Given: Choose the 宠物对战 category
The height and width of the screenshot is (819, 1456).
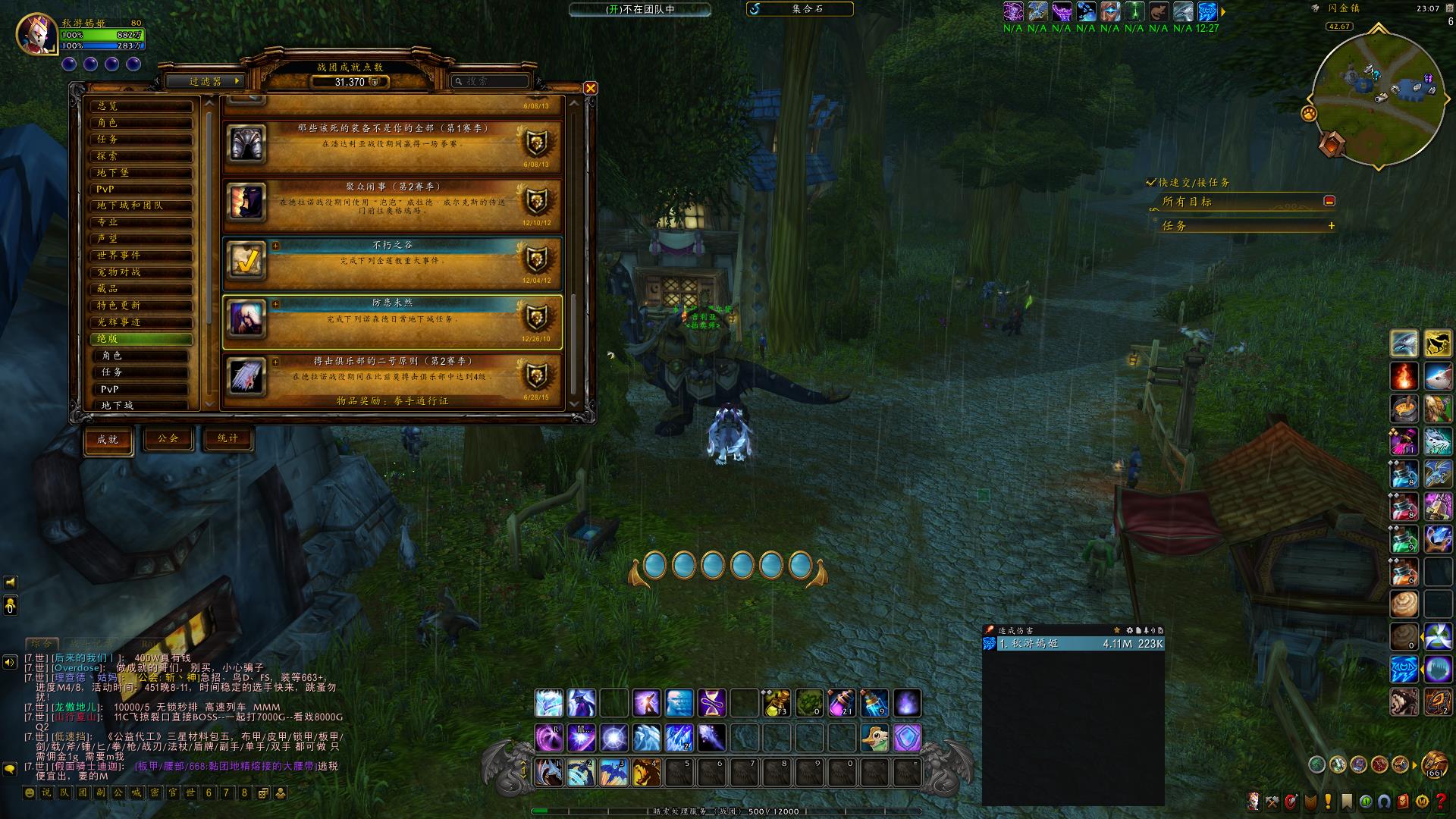Looking at the screenshot, I should tap(141, 272).
